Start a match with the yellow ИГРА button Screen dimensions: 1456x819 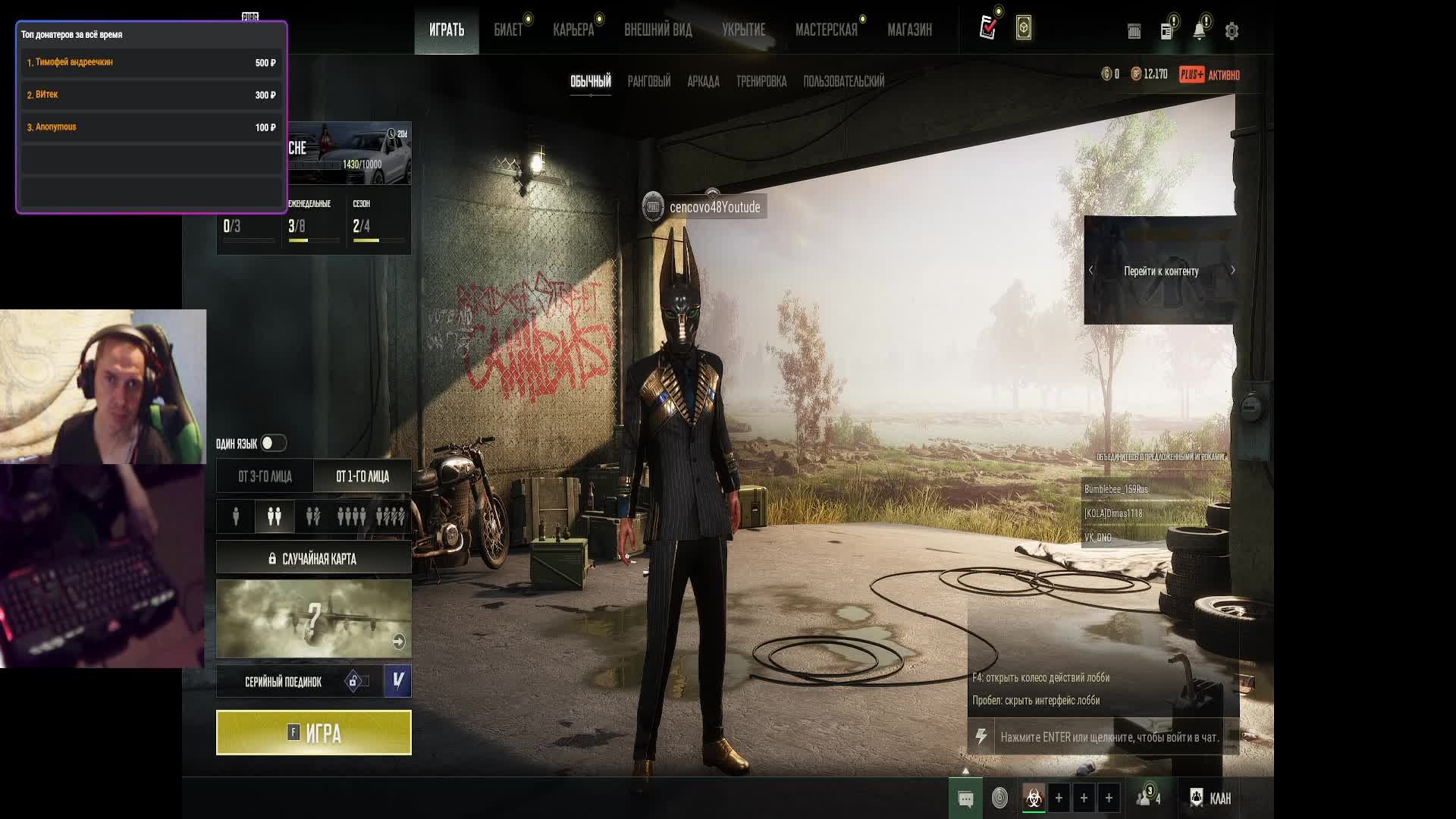coord(313,733)
